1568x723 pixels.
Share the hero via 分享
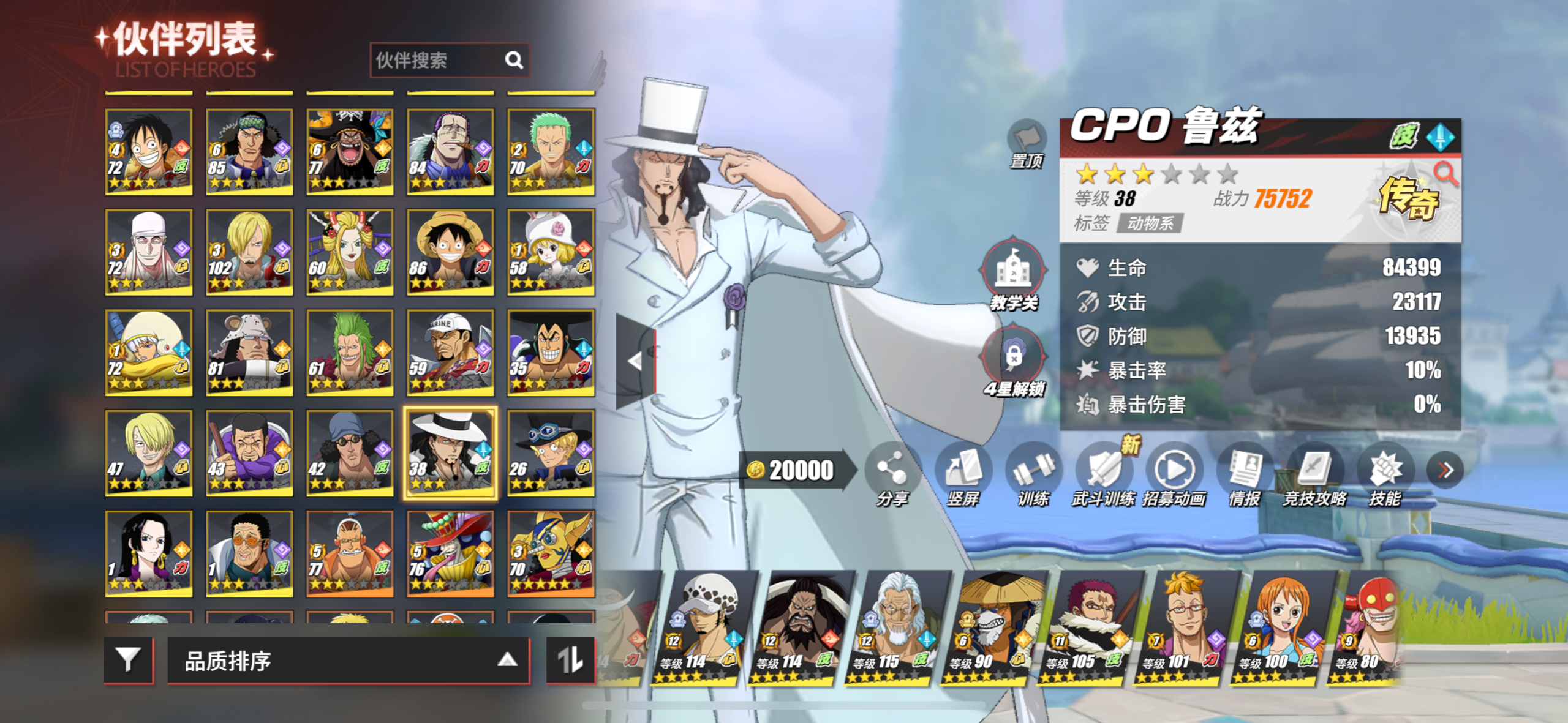coord(892,474)
